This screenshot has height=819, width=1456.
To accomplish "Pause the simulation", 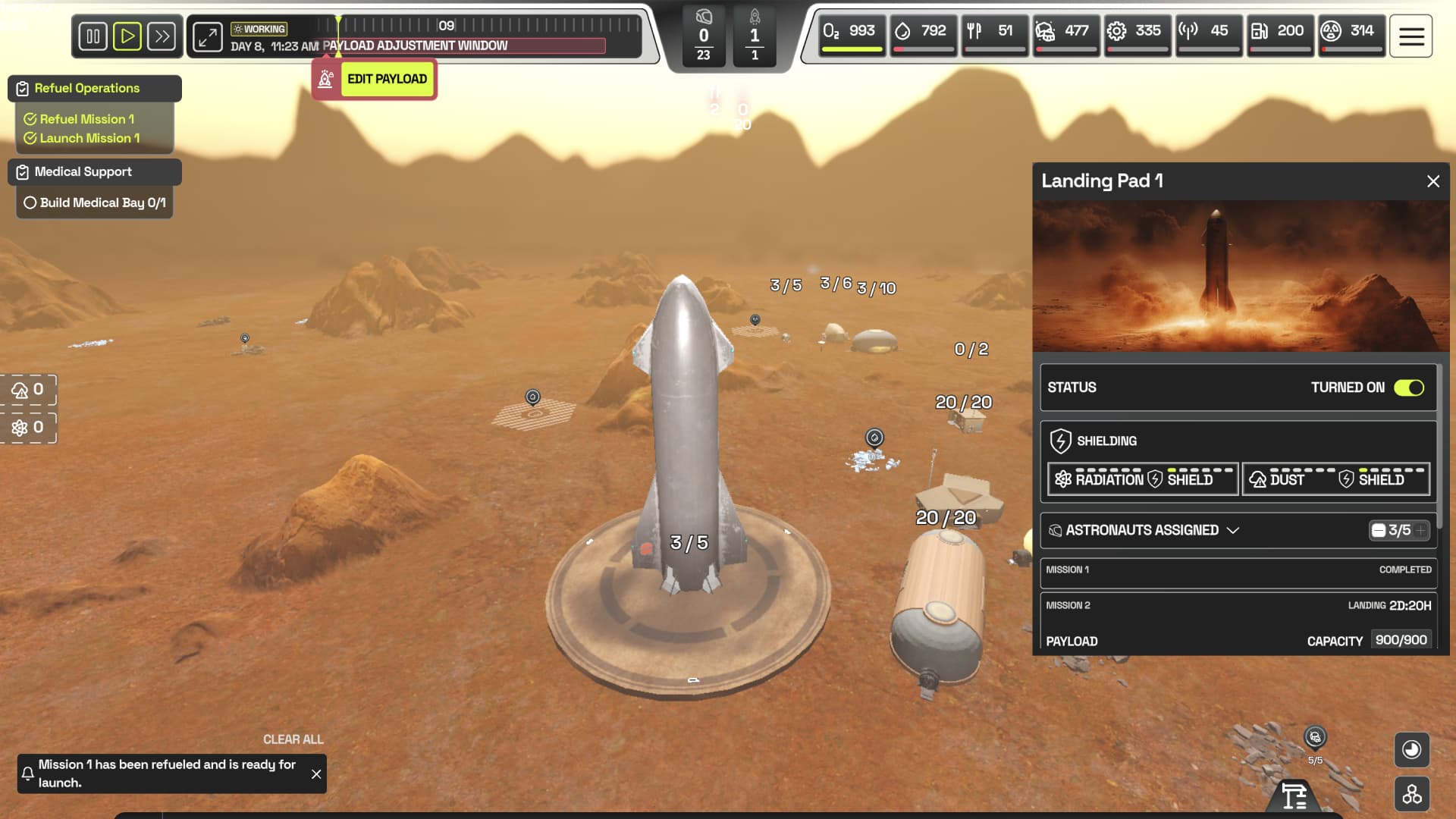I will (93, 36).
